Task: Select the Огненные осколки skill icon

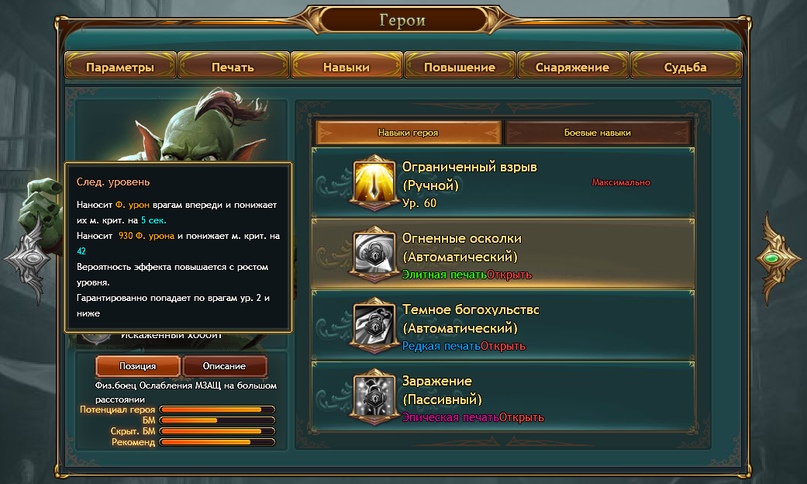Action: pyautogui.click(x=374, y=253)
